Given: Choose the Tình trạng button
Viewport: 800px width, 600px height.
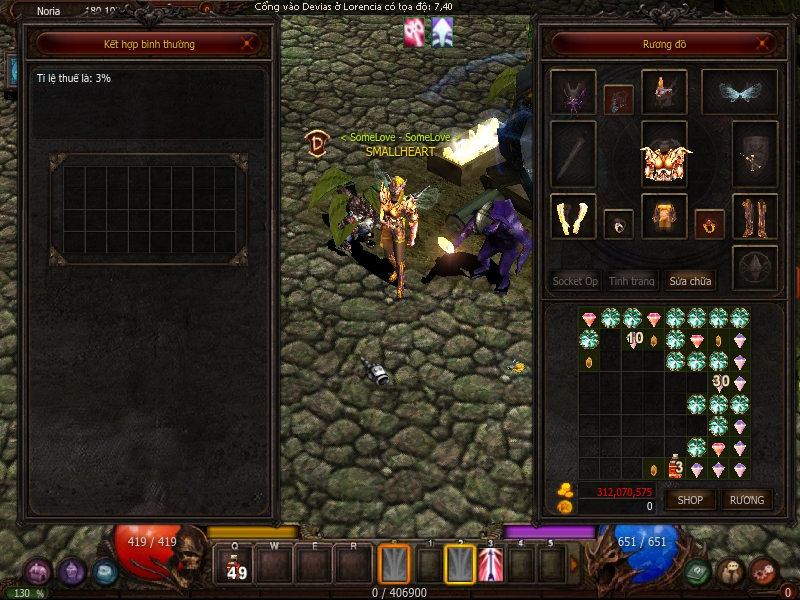Looking at the screenshot, I should [x=632, y=281].
